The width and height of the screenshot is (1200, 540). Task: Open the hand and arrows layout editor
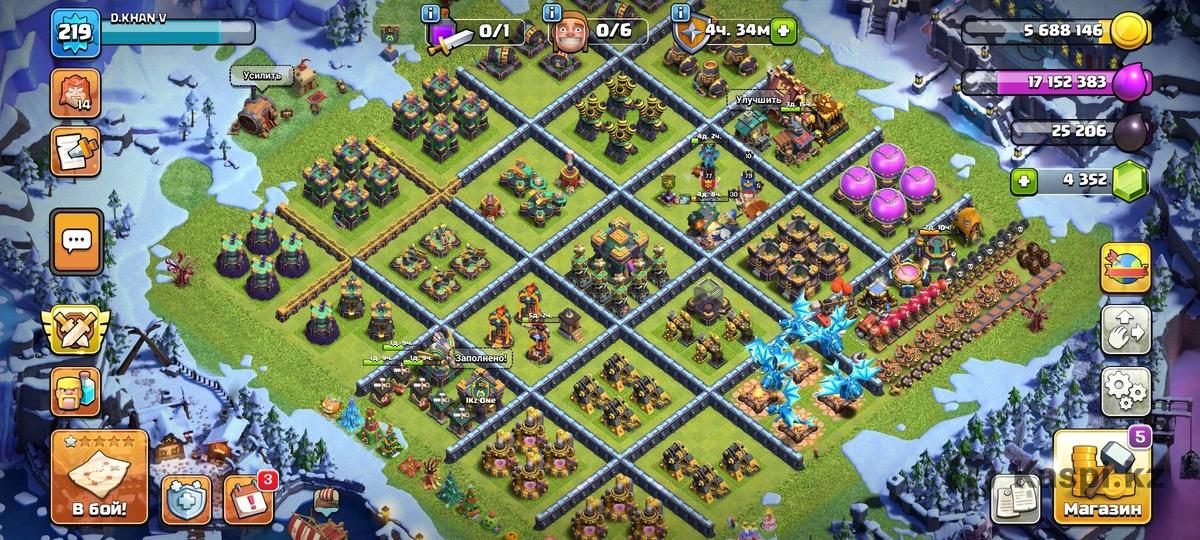coord(1125,329)
